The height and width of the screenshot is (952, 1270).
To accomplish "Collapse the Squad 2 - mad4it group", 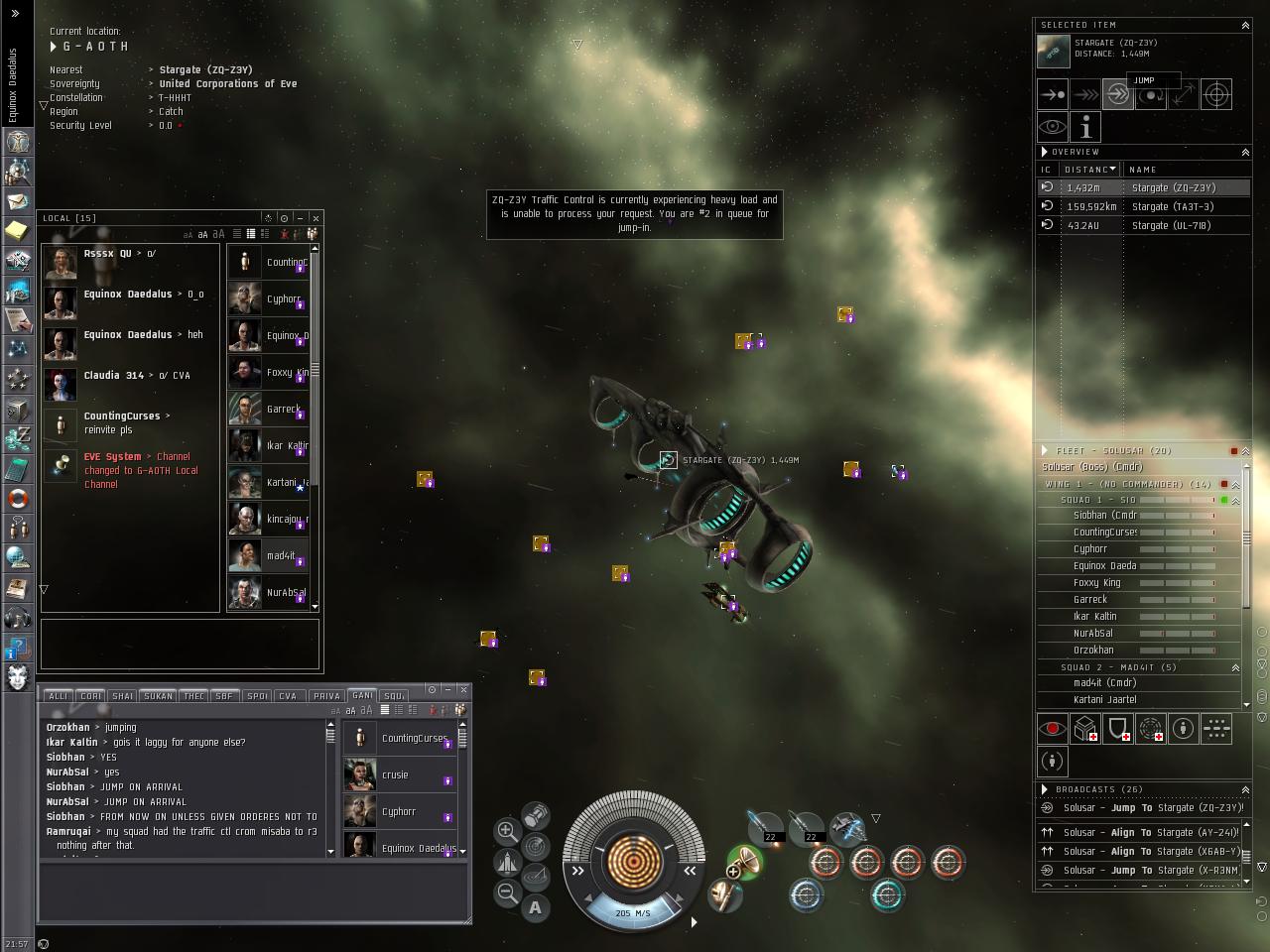I will [x=1235, y=667].
